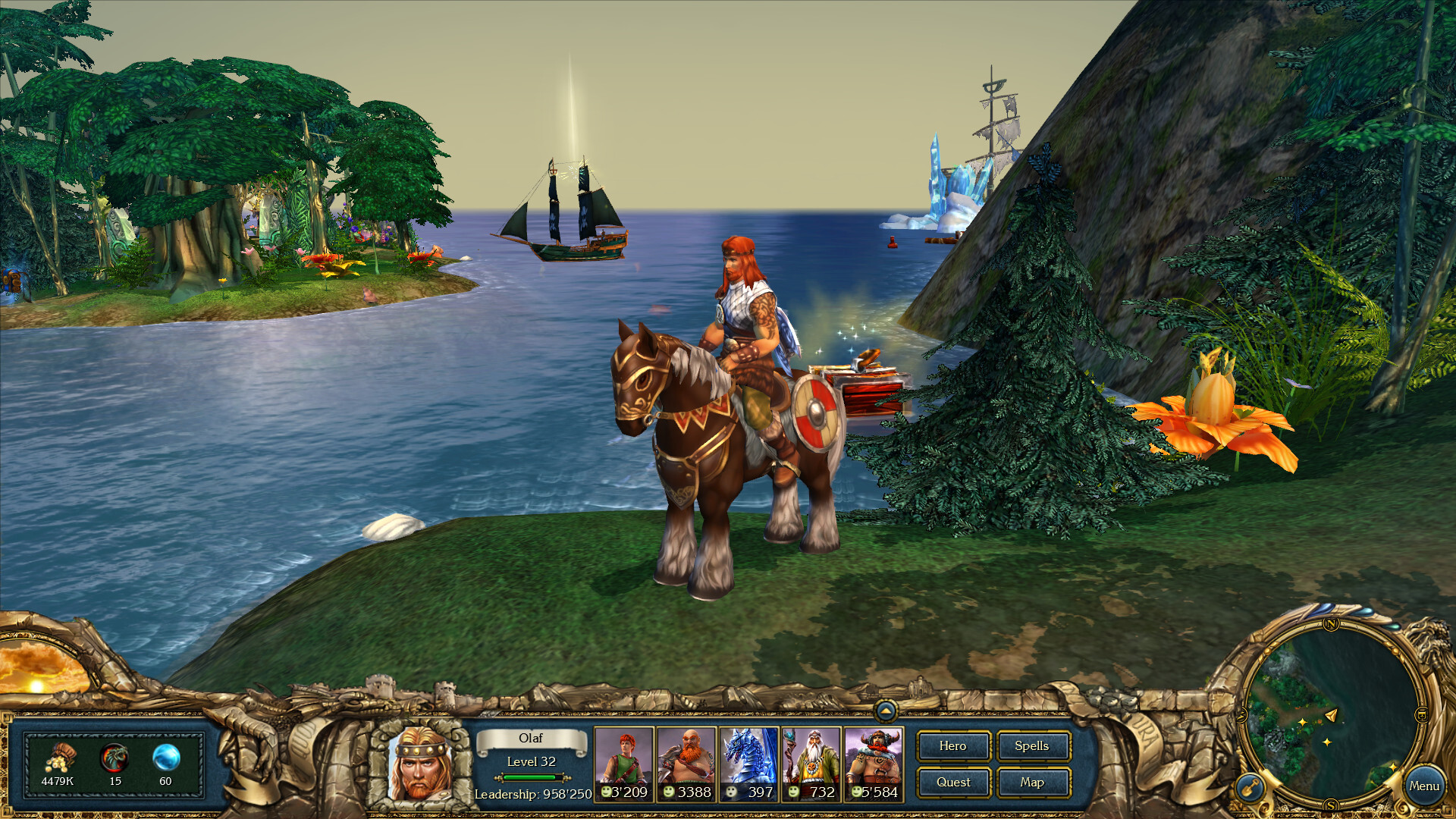Open the Map view

tap(1032, 783)
